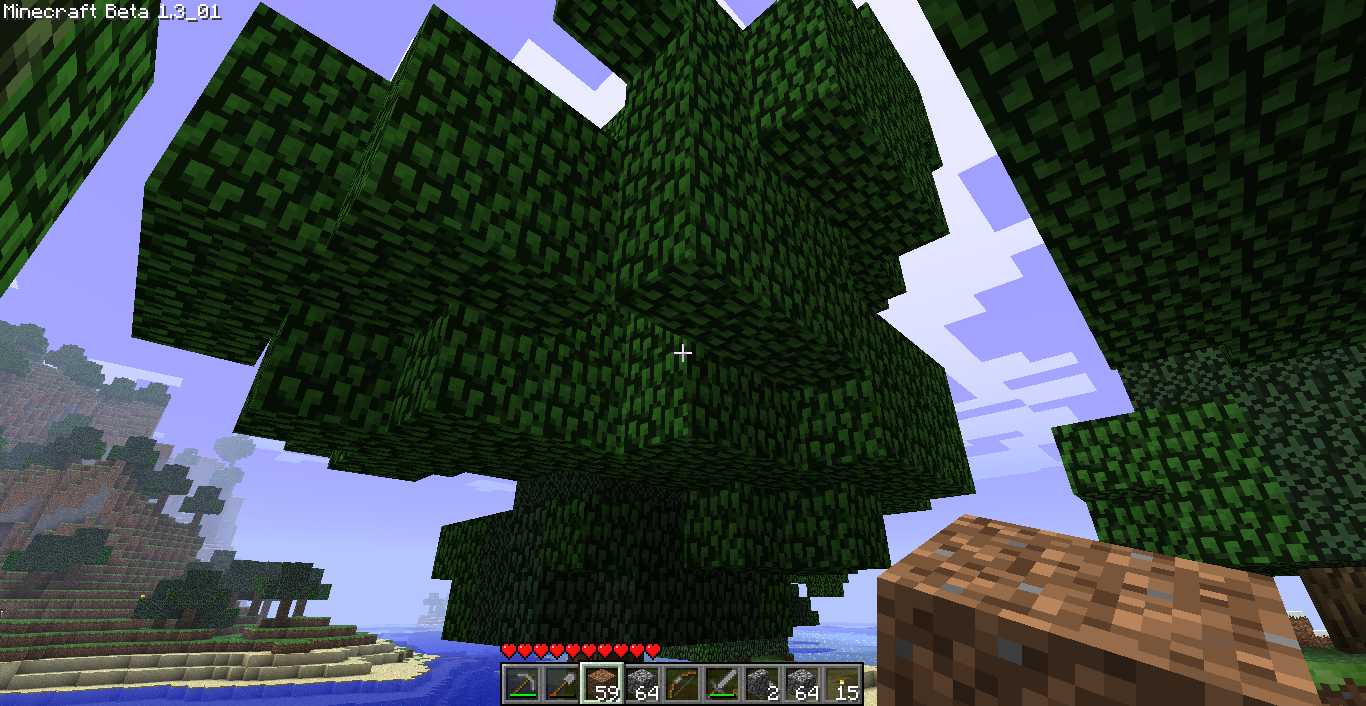Choose the dirt block stack of 59
The width and height of the screenshot is (1366, 706).
click(602, 684)
